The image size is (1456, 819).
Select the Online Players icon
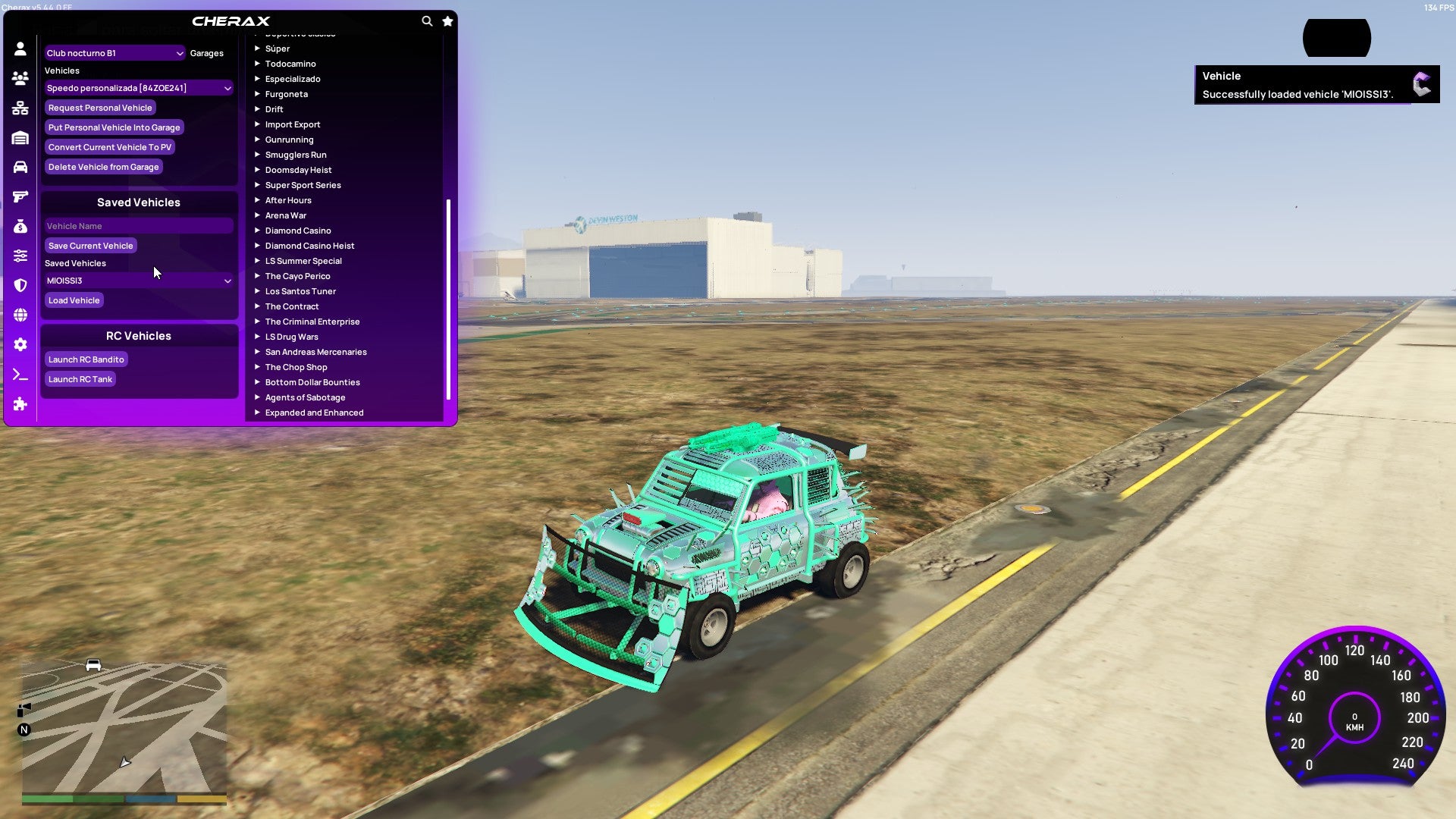20,78
